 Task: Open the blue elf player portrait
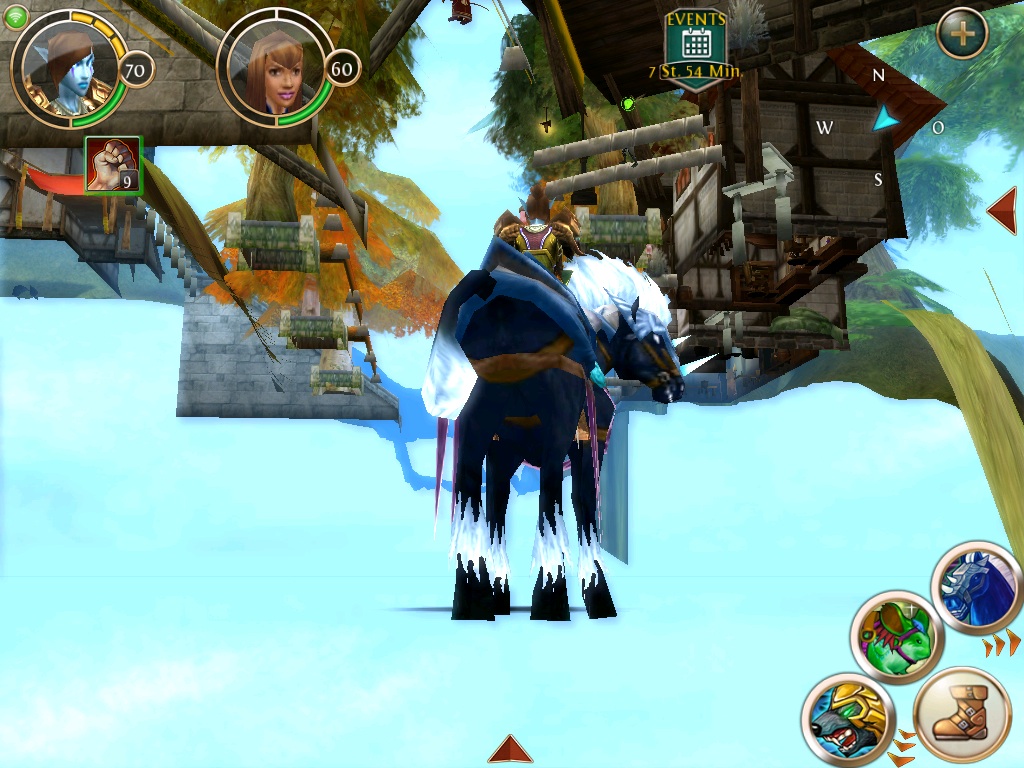pos(68,68)
